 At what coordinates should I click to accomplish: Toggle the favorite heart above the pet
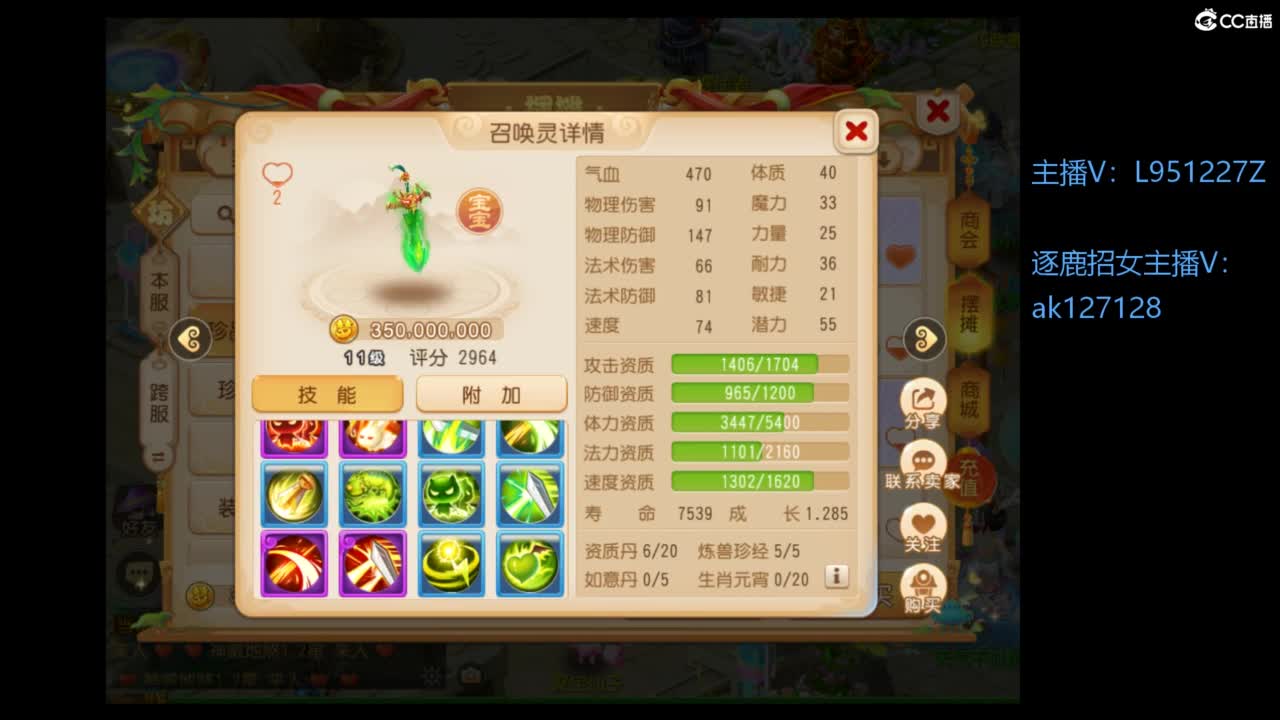(x=274, y=177)
